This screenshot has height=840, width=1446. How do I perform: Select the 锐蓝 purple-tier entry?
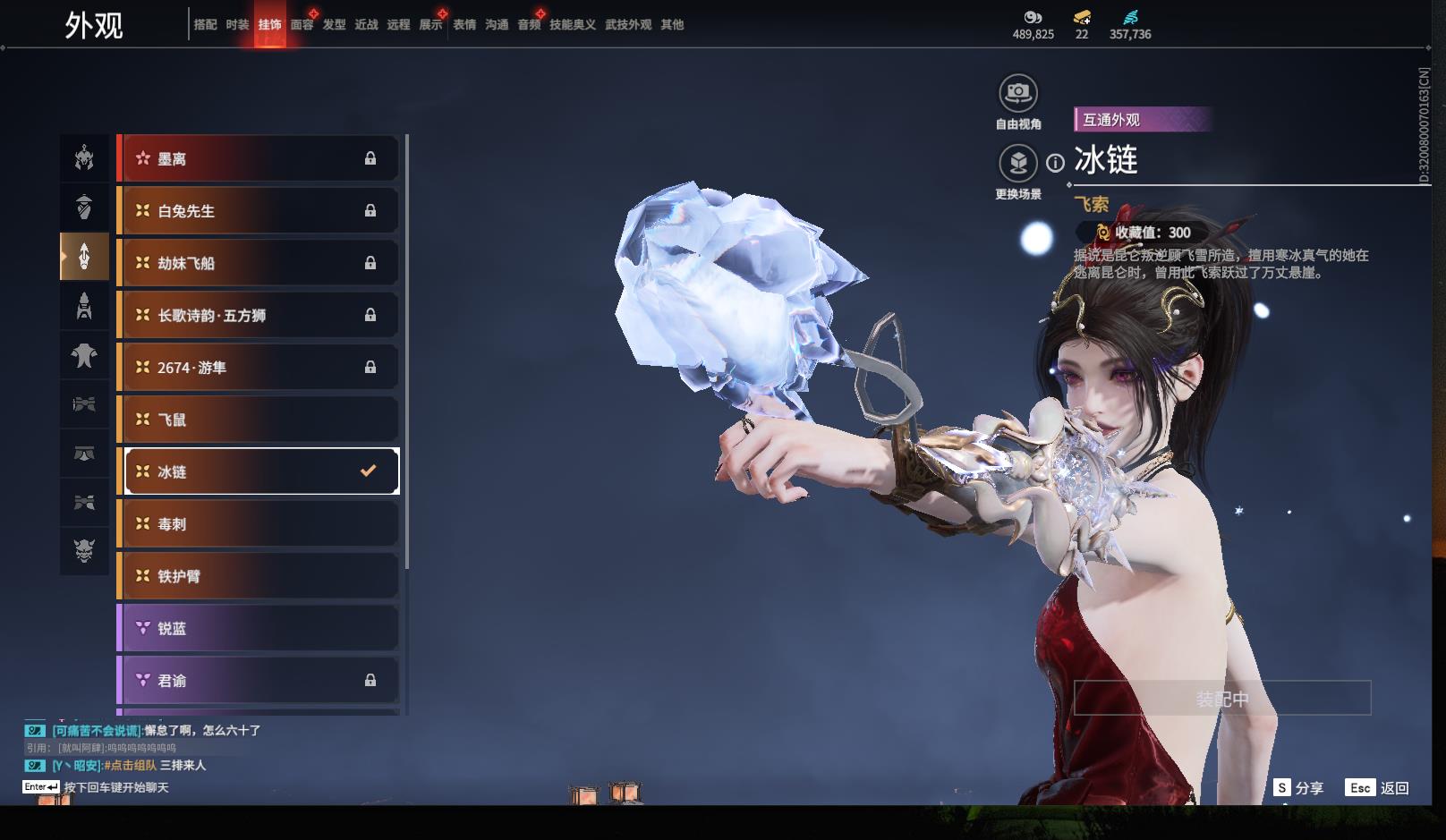pyautogui.click(x=259, y=629)
